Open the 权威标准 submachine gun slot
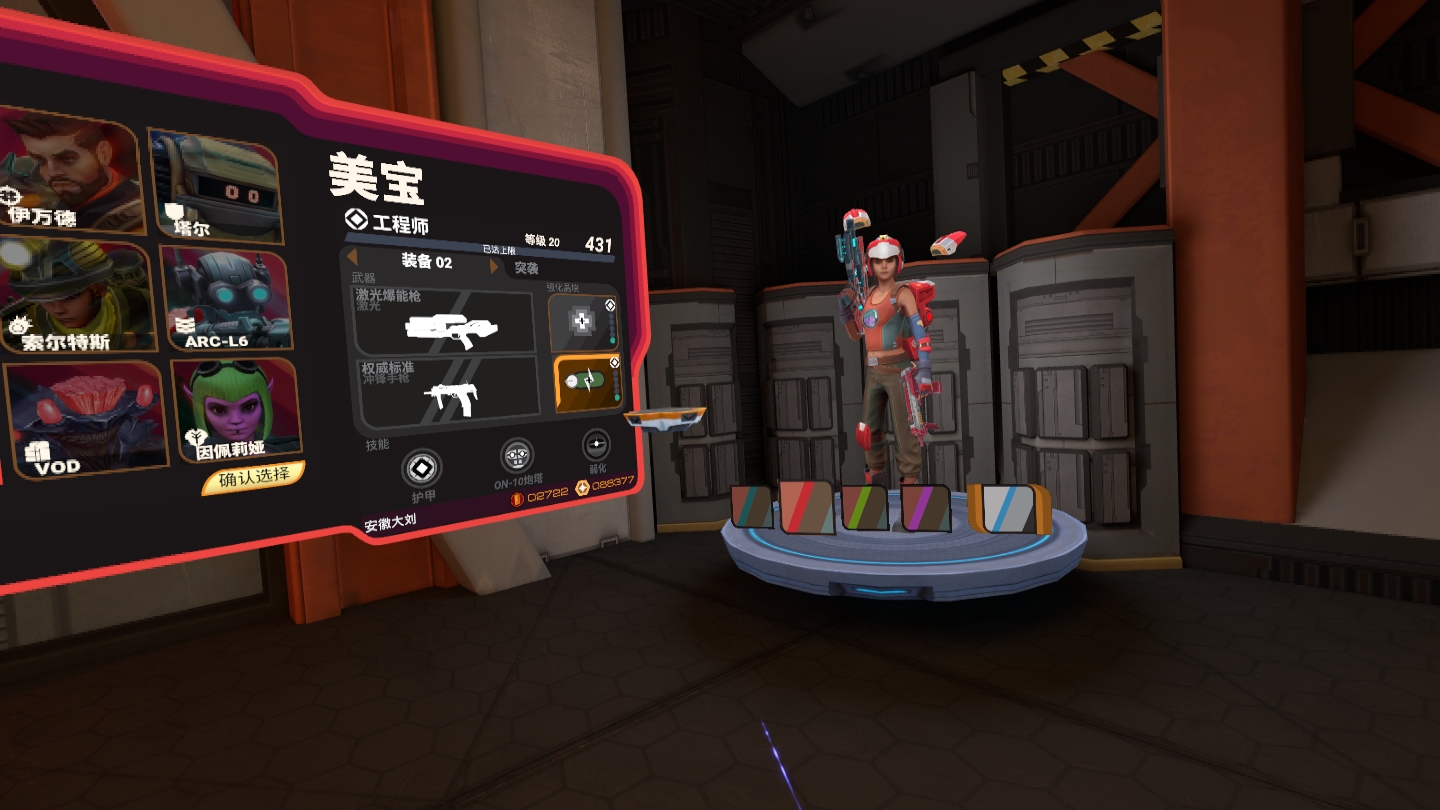The width and height of the screenshot is (1440, 810). coord(449,388)
